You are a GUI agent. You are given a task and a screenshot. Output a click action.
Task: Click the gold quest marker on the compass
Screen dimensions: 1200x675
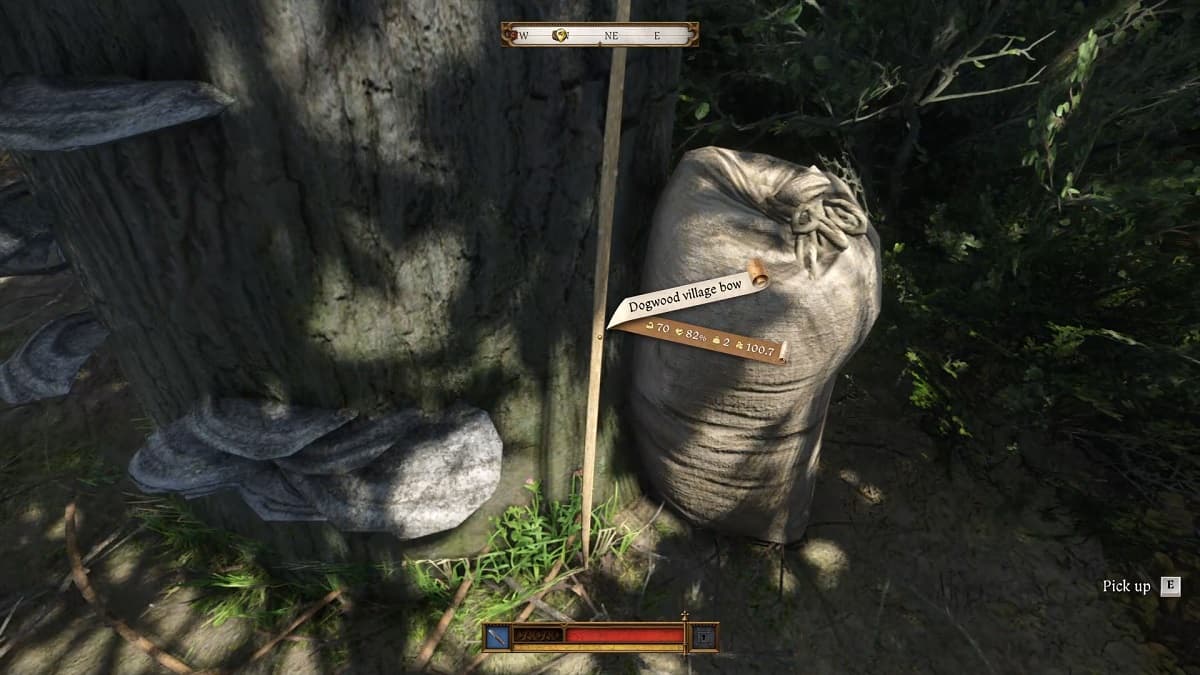coord(561,35)
